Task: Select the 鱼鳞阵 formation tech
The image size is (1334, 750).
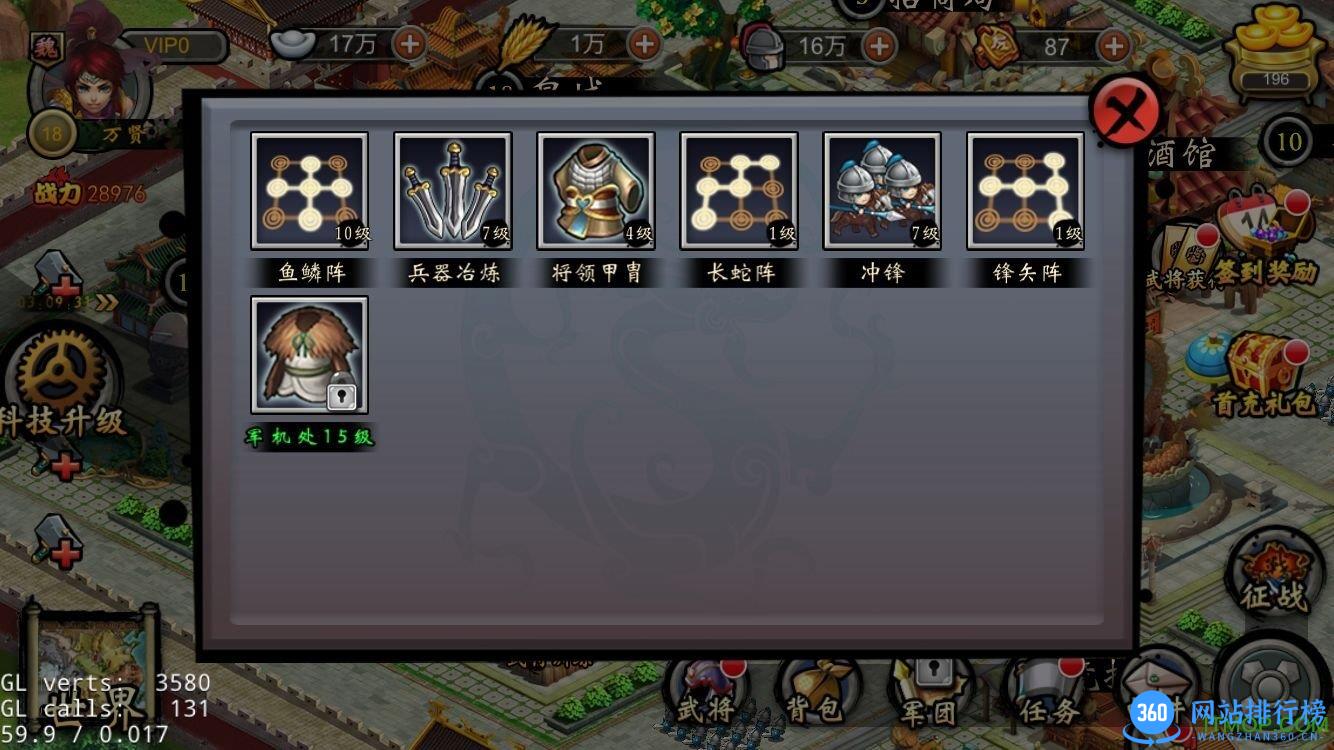Action: [309, 191]
